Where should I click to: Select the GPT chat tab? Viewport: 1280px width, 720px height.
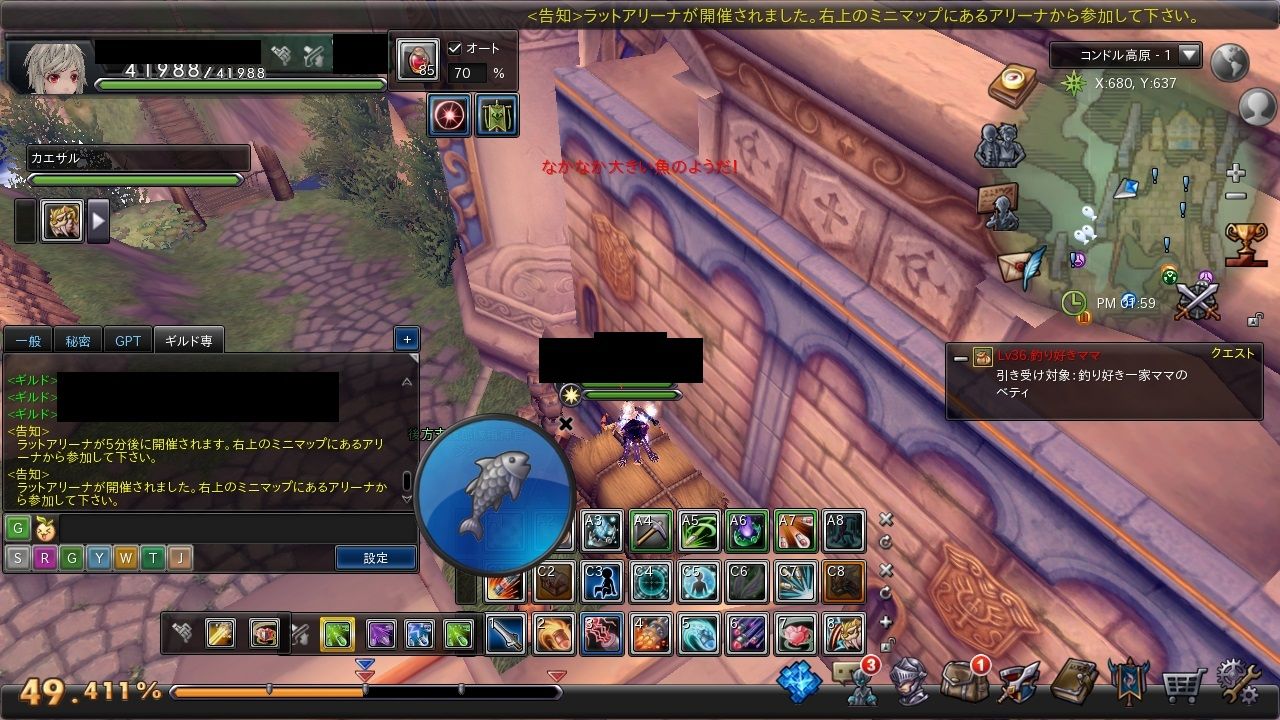128,341
